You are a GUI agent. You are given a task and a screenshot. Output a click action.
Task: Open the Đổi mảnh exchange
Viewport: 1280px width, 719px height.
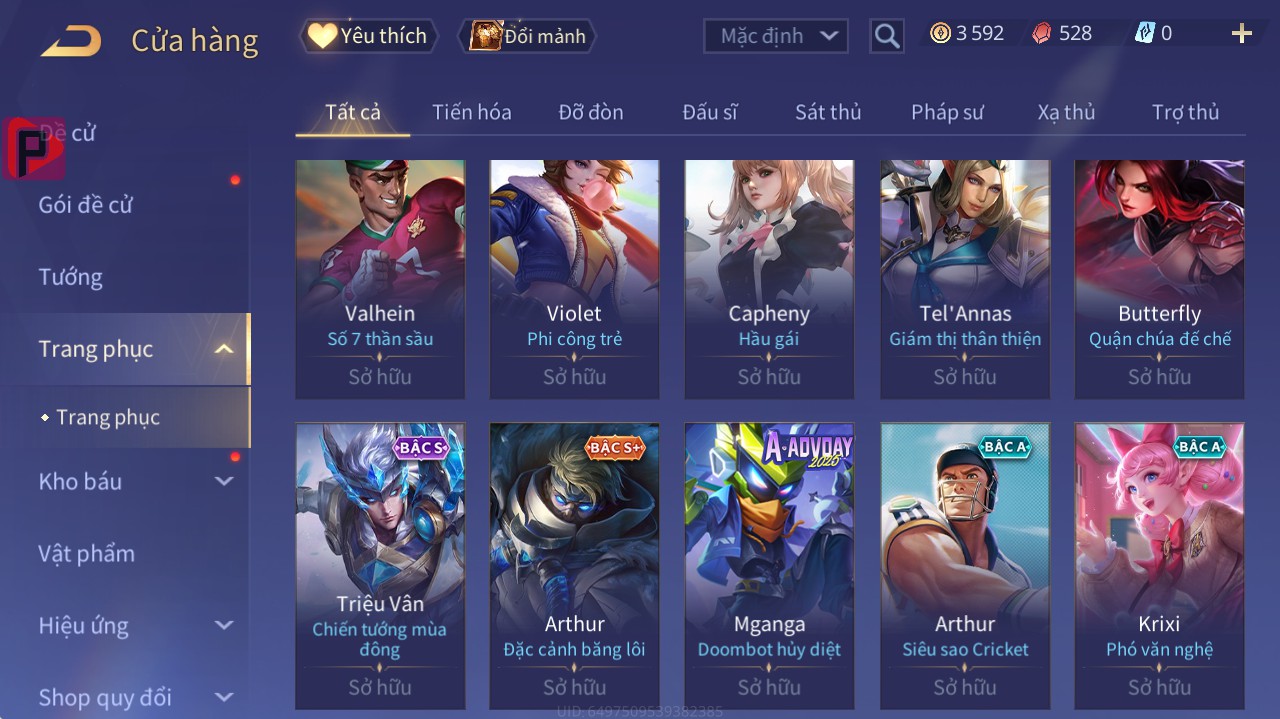[527, 36]
